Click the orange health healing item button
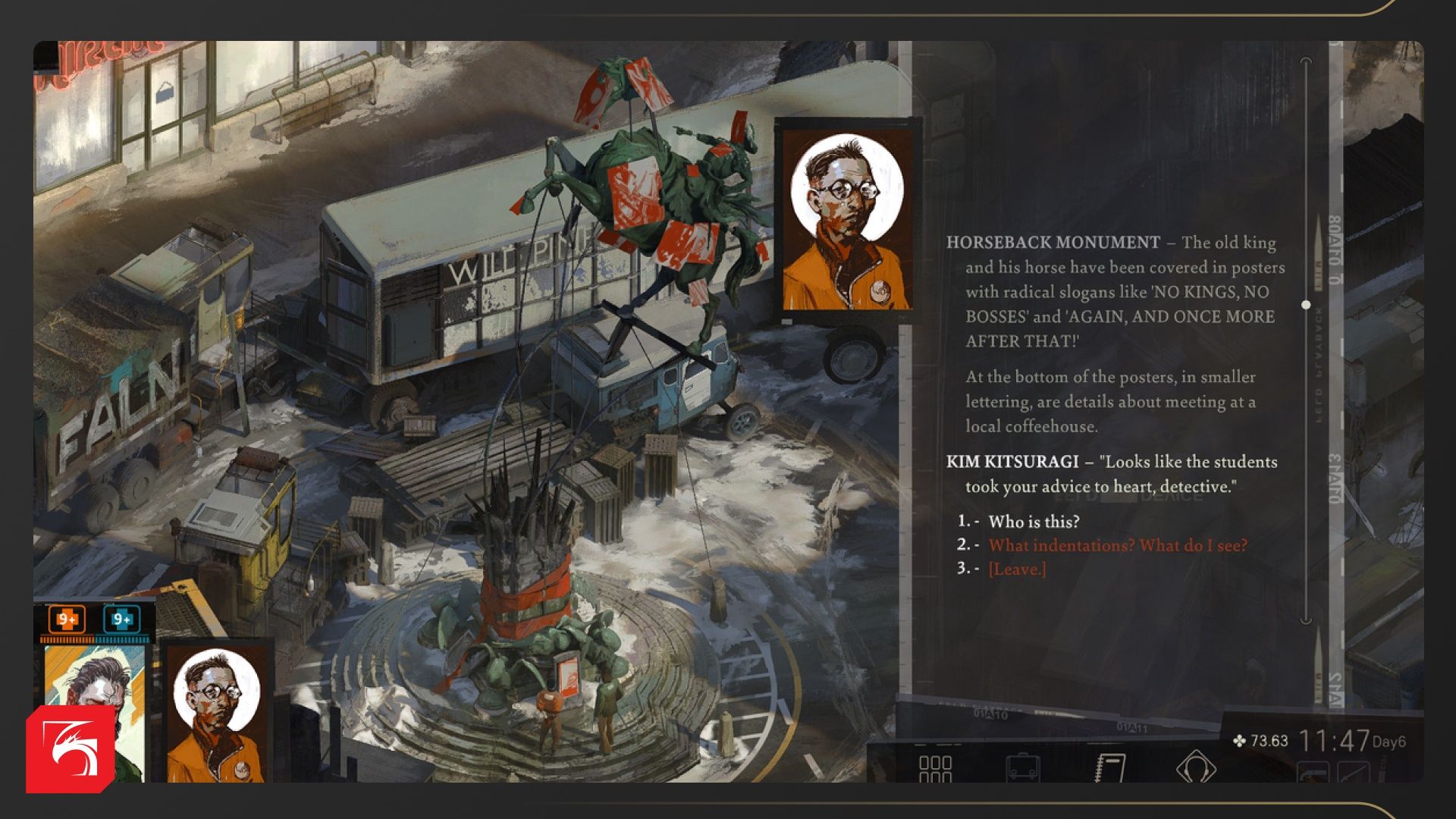This screenshot has height=819, width=1456. point(67,620)
